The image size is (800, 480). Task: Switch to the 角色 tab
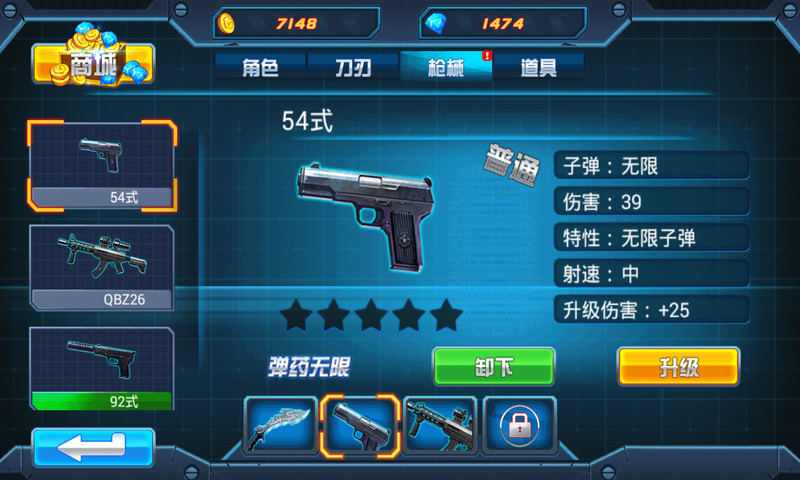(259, 67)
